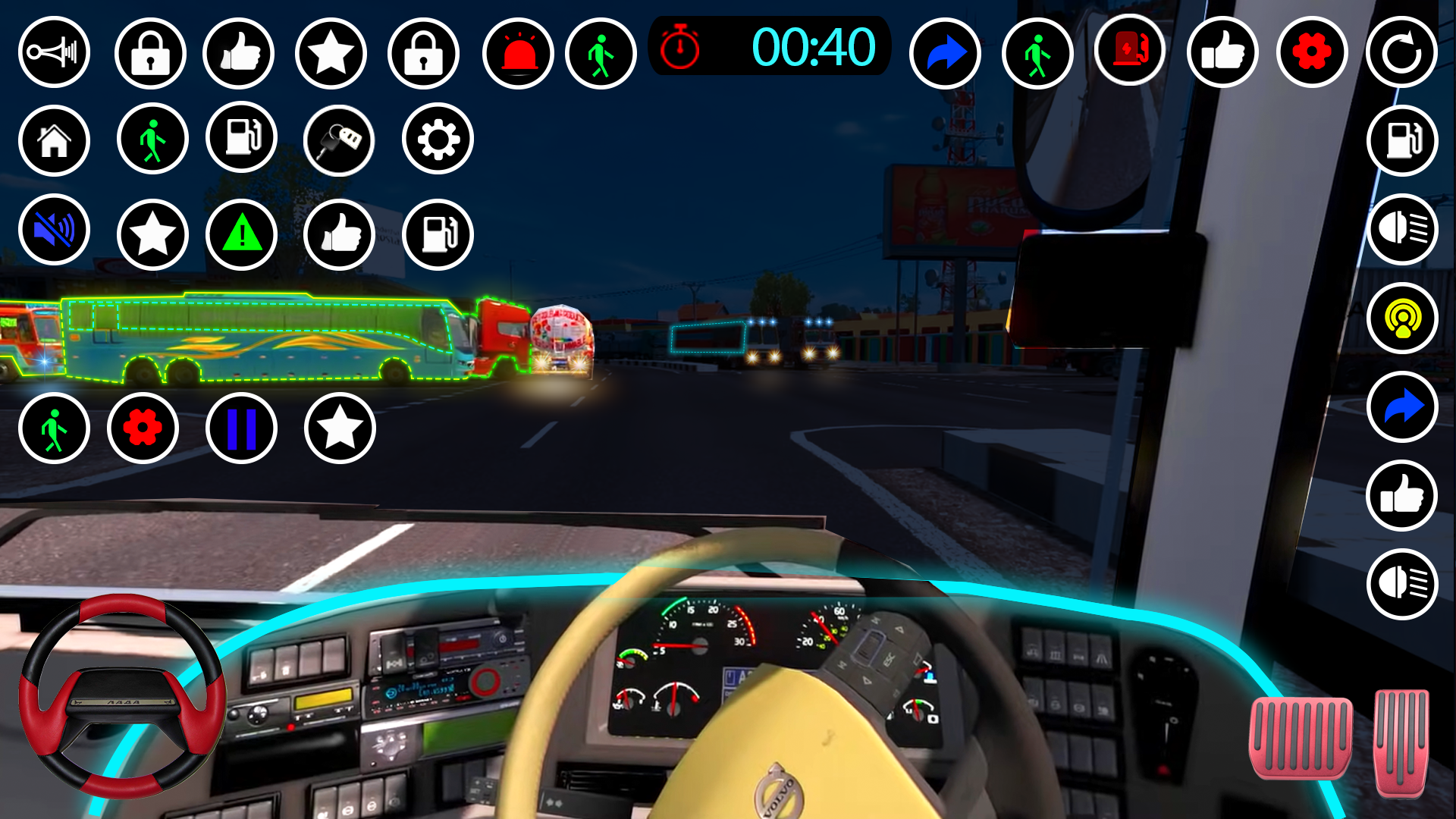Open the settings gear in the second row
The width and height of the screenshot is (1456, 819).
point(436,140)
